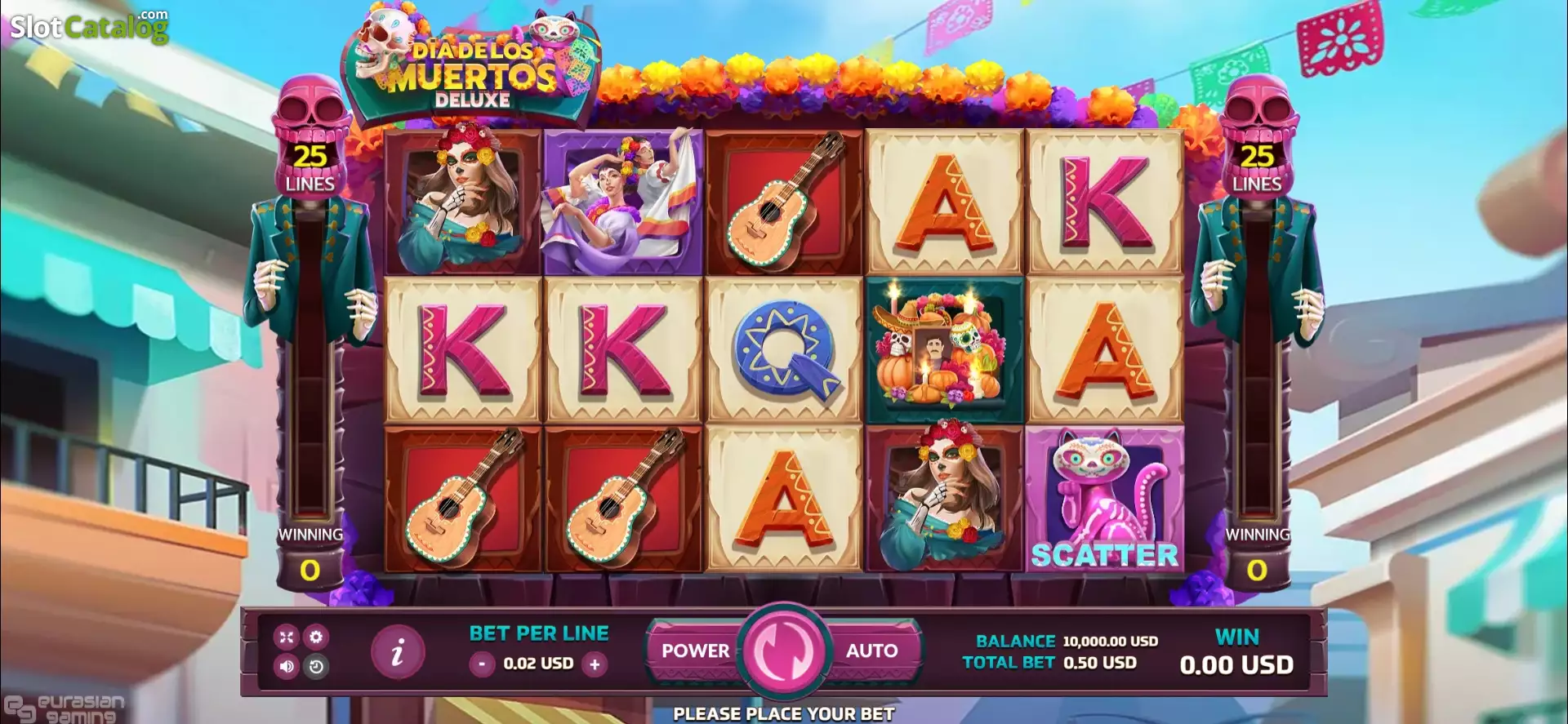Click the PLEASE PLACE YOUR BET text

782,713
